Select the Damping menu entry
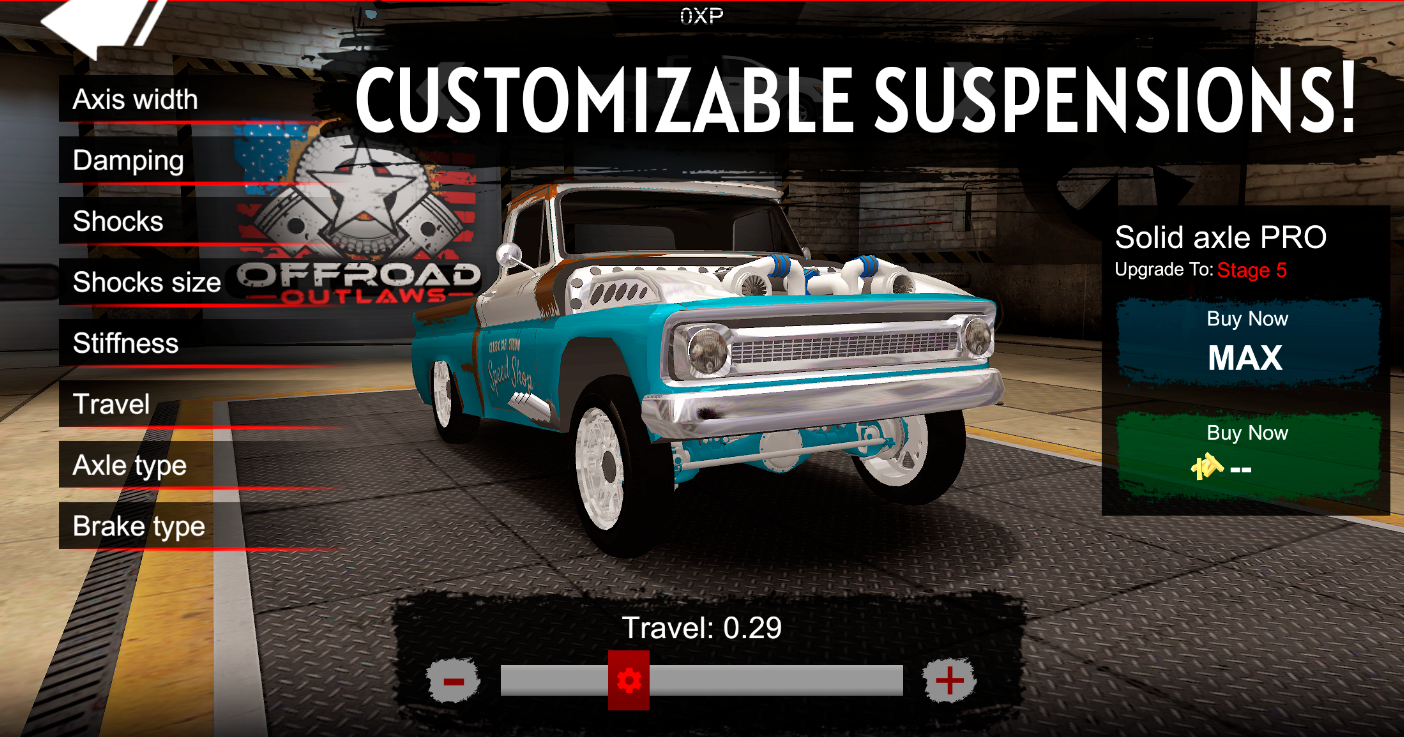 coord(128,161)
